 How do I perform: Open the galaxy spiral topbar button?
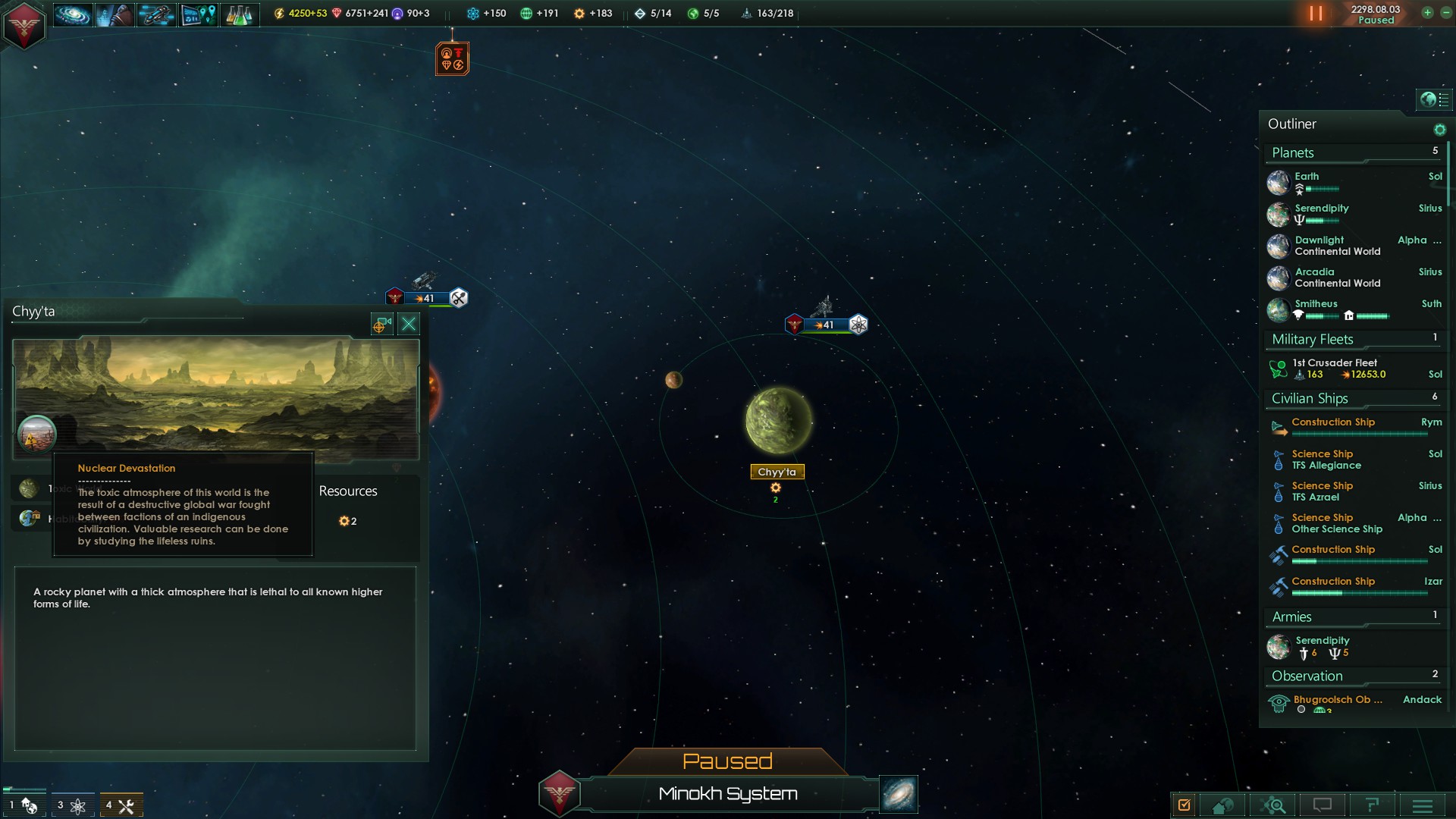pyautogui.click(x=73, y=14)
